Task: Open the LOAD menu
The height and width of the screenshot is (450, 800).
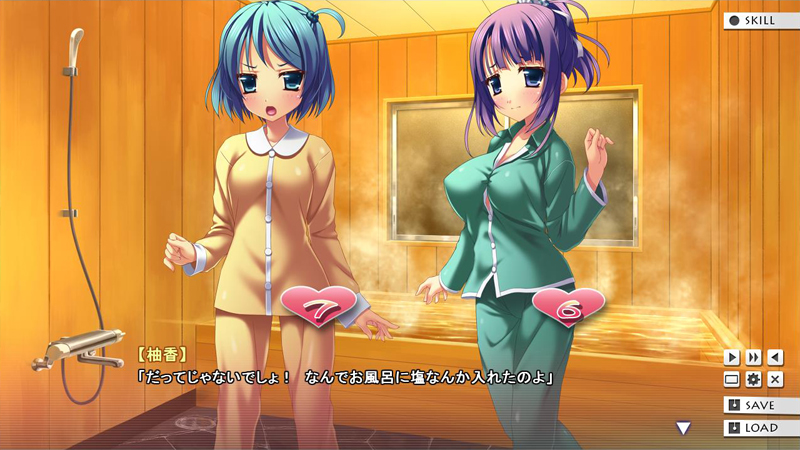Action: pyautogui.click(x=761, y=428)
